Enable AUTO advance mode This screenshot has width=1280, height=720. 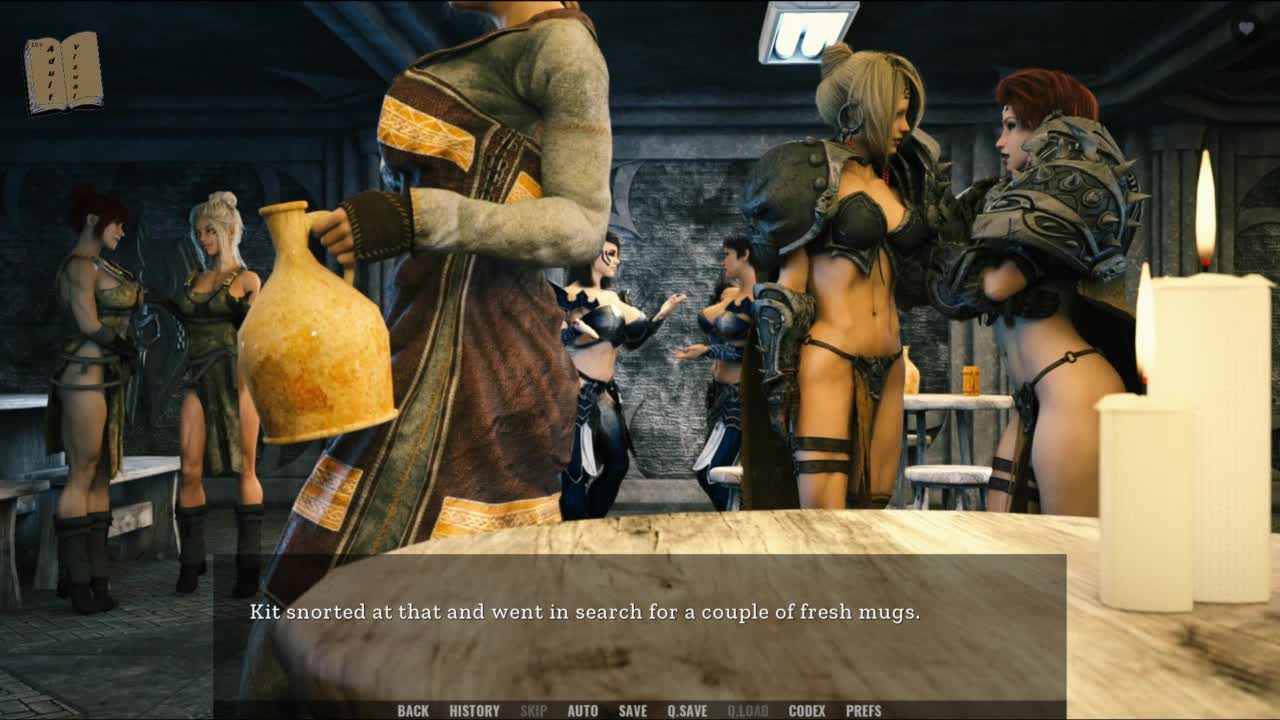582,711
